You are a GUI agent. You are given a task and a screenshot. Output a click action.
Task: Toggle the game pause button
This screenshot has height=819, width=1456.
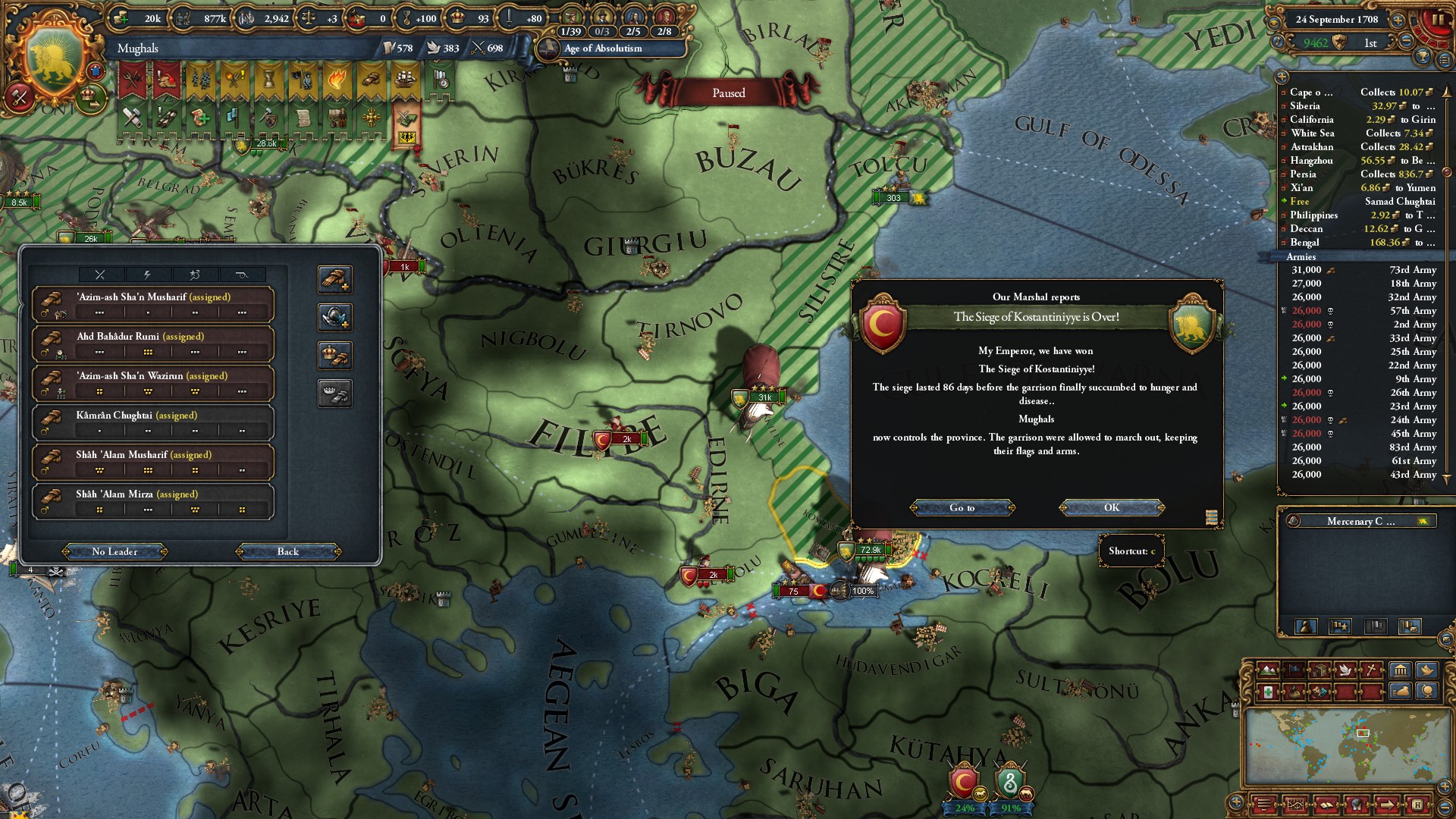[1438, 20]
